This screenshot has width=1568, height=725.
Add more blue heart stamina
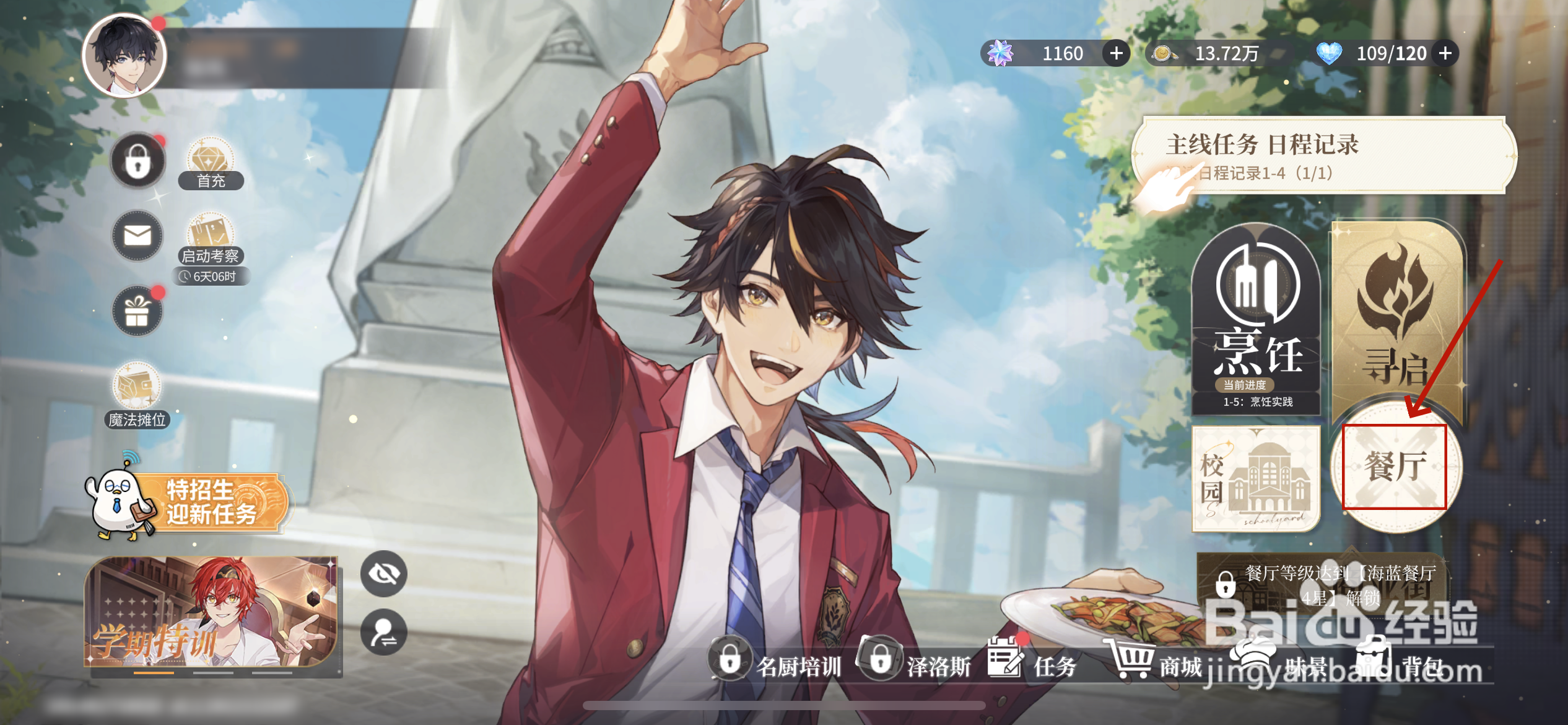[x=1445, y=53]
